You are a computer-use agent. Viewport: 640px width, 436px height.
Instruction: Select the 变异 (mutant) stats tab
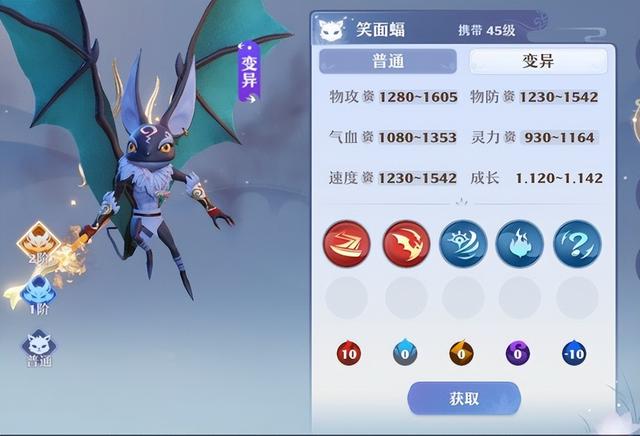[x=538, y=61]
